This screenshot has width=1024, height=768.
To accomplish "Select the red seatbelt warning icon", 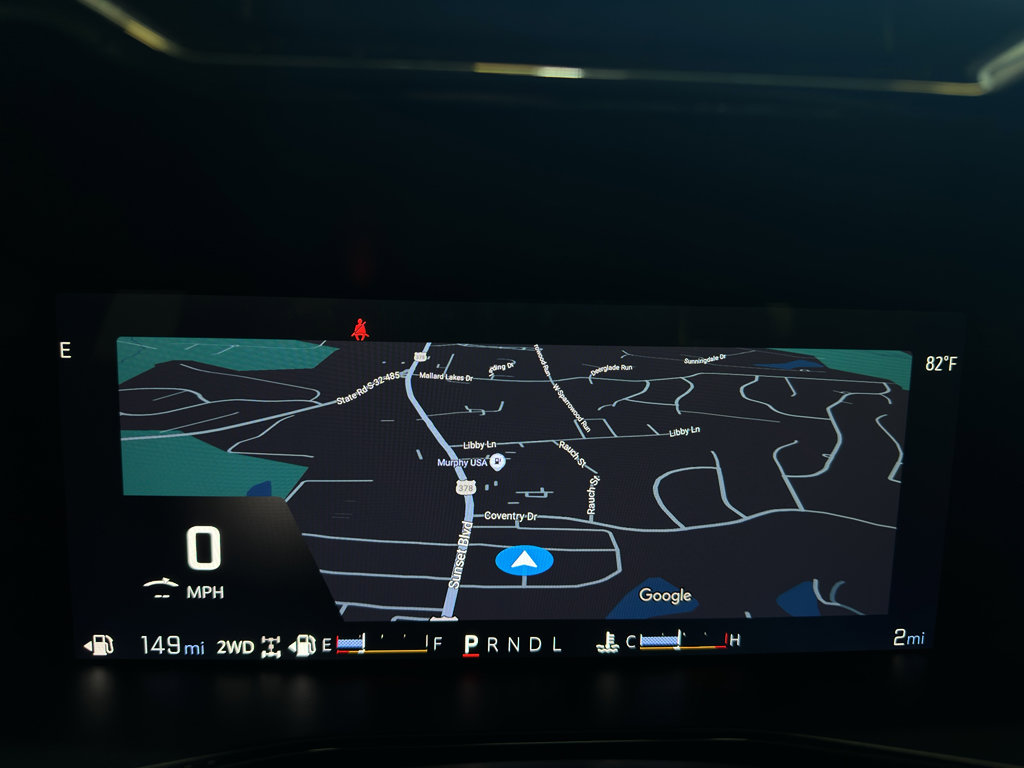I will [x=359, y=328].
